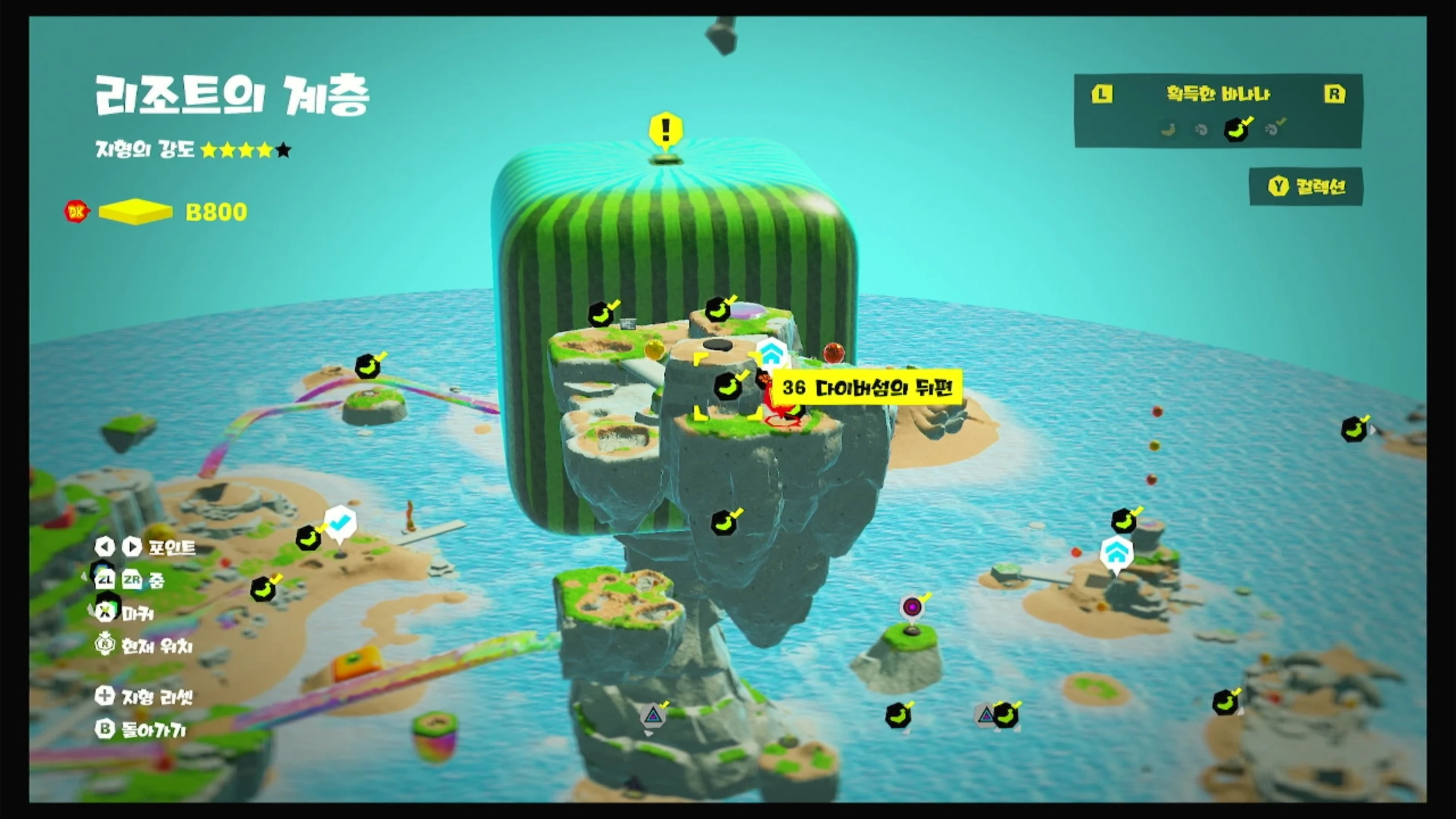Click the 36 다이버섬의 뒤편 banana label
This screenshot has width=1456, height=819.
click(866, 388)
